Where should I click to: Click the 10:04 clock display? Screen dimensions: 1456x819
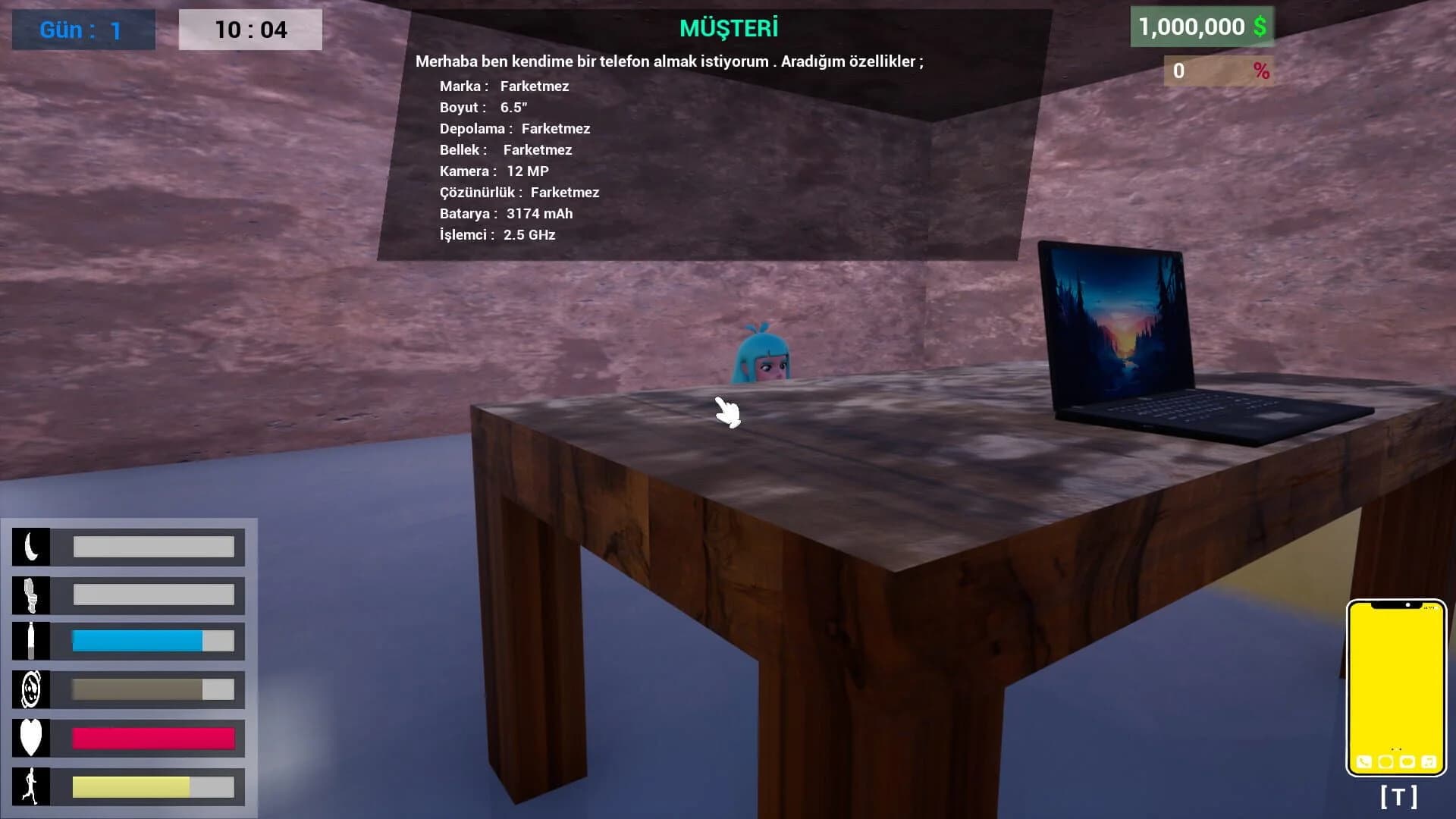click(x=249, y=30)
